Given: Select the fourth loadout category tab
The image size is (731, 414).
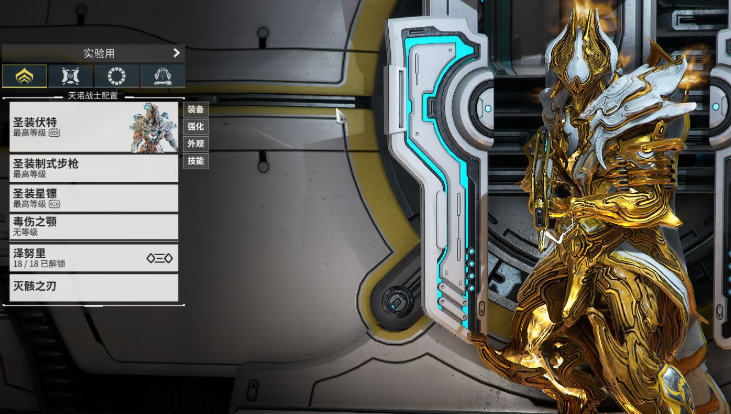Looking at the screenshot, I should (x=162, y=75).
